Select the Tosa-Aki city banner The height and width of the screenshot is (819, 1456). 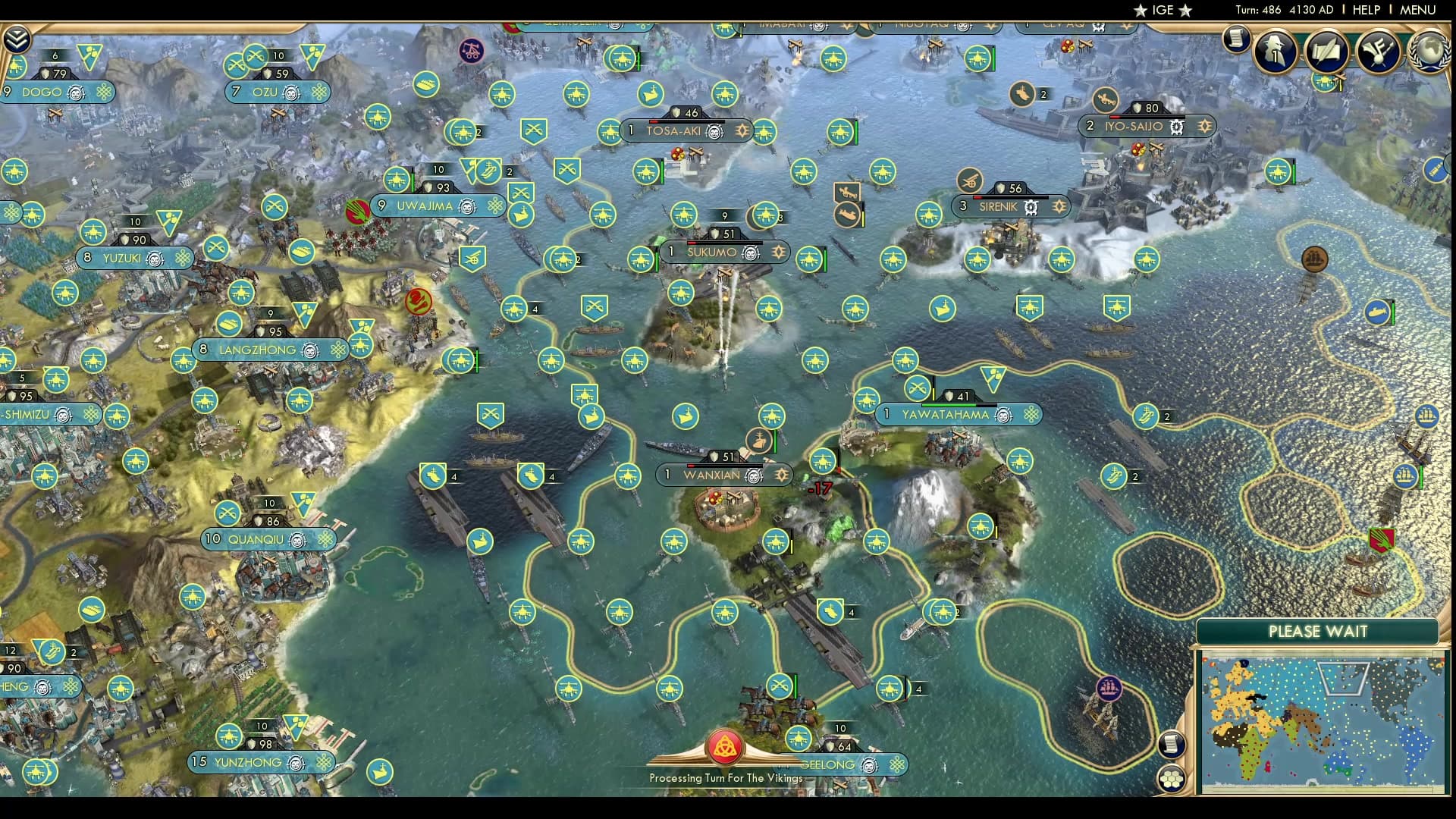tap(673, 130)
